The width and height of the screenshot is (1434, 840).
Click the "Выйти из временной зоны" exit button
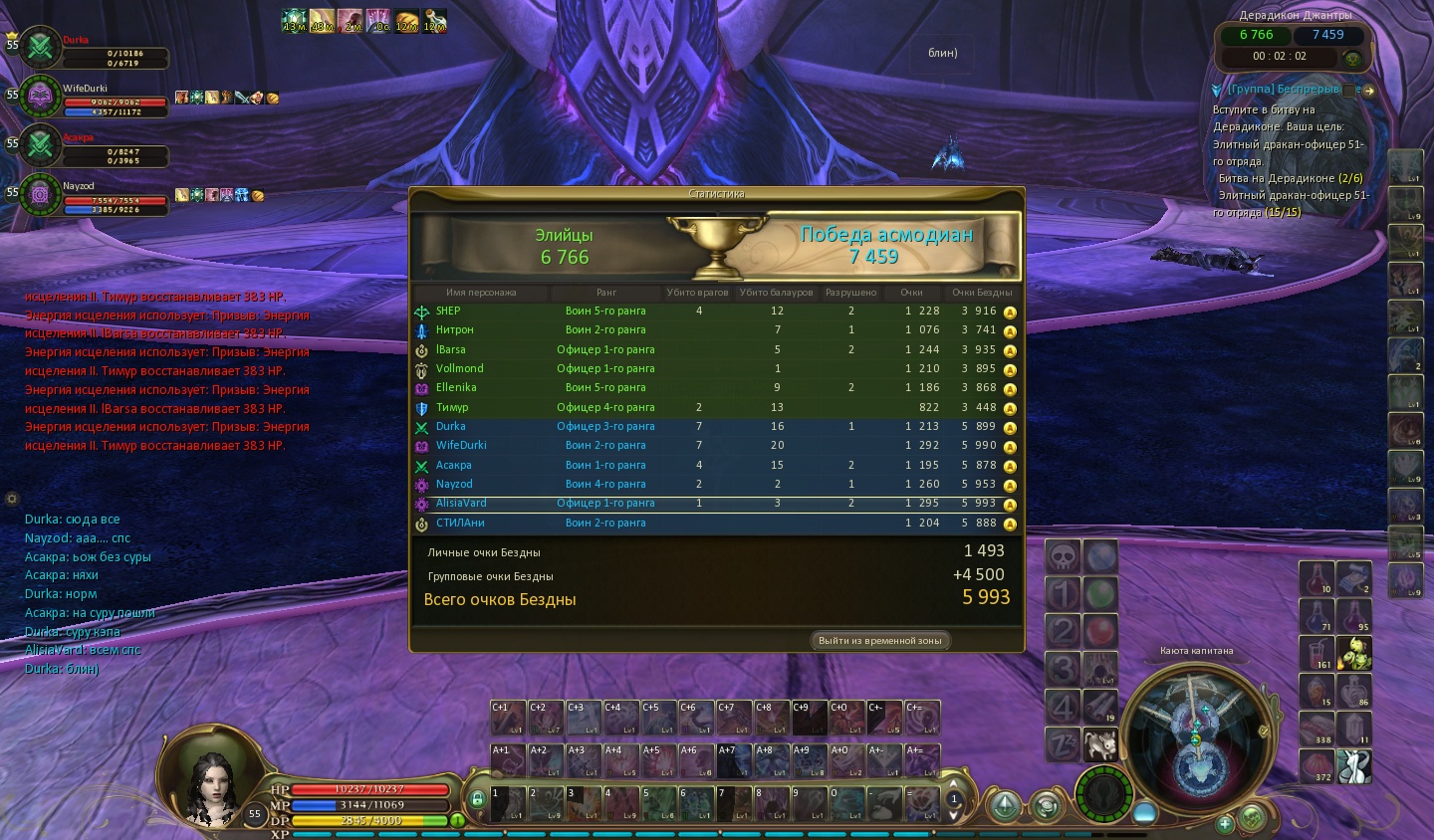pyautogui.click(x=879, y=640)
